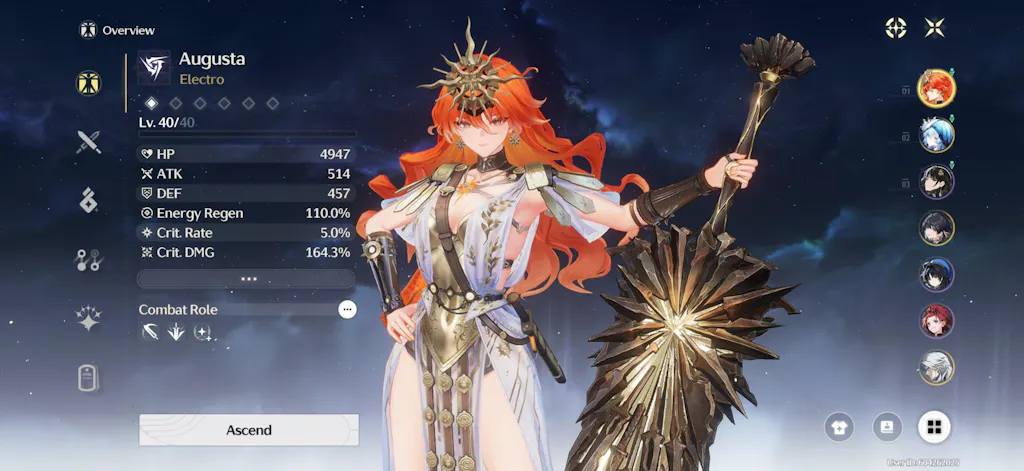Open Combat Role details via the round three-dot button
1024x471 pixels.
coord(347,310)
